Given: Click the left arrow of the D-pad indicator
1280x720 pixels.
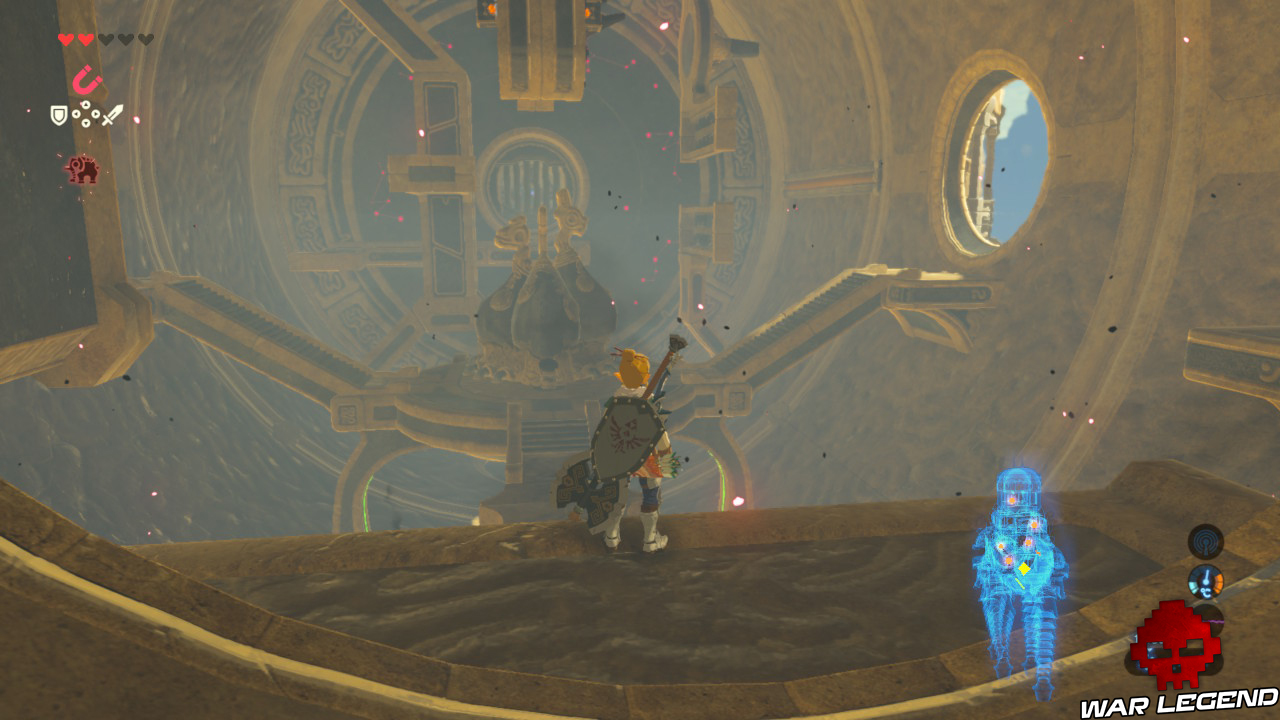Looking at the screenshot, I should coord(76,114).
